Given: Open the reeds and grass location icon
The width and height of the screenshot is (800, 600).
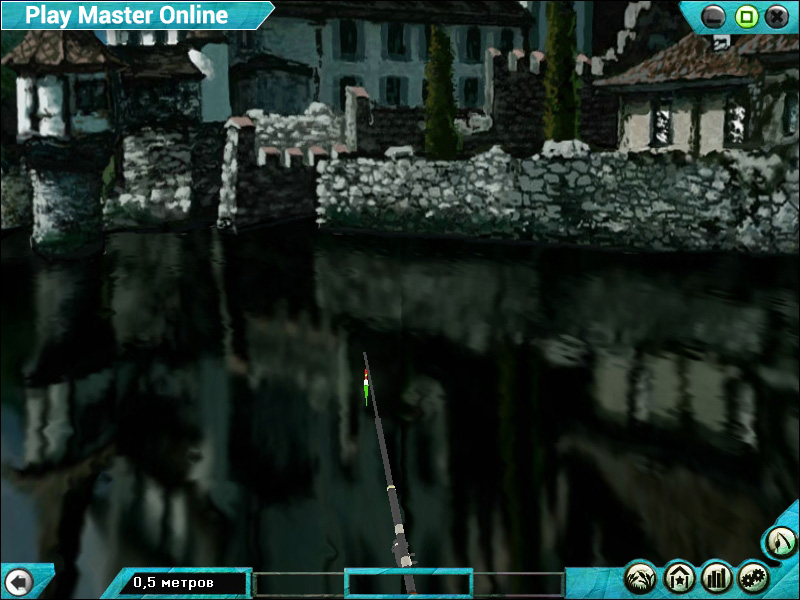Looking at the screenshot, I should point(640,577).
